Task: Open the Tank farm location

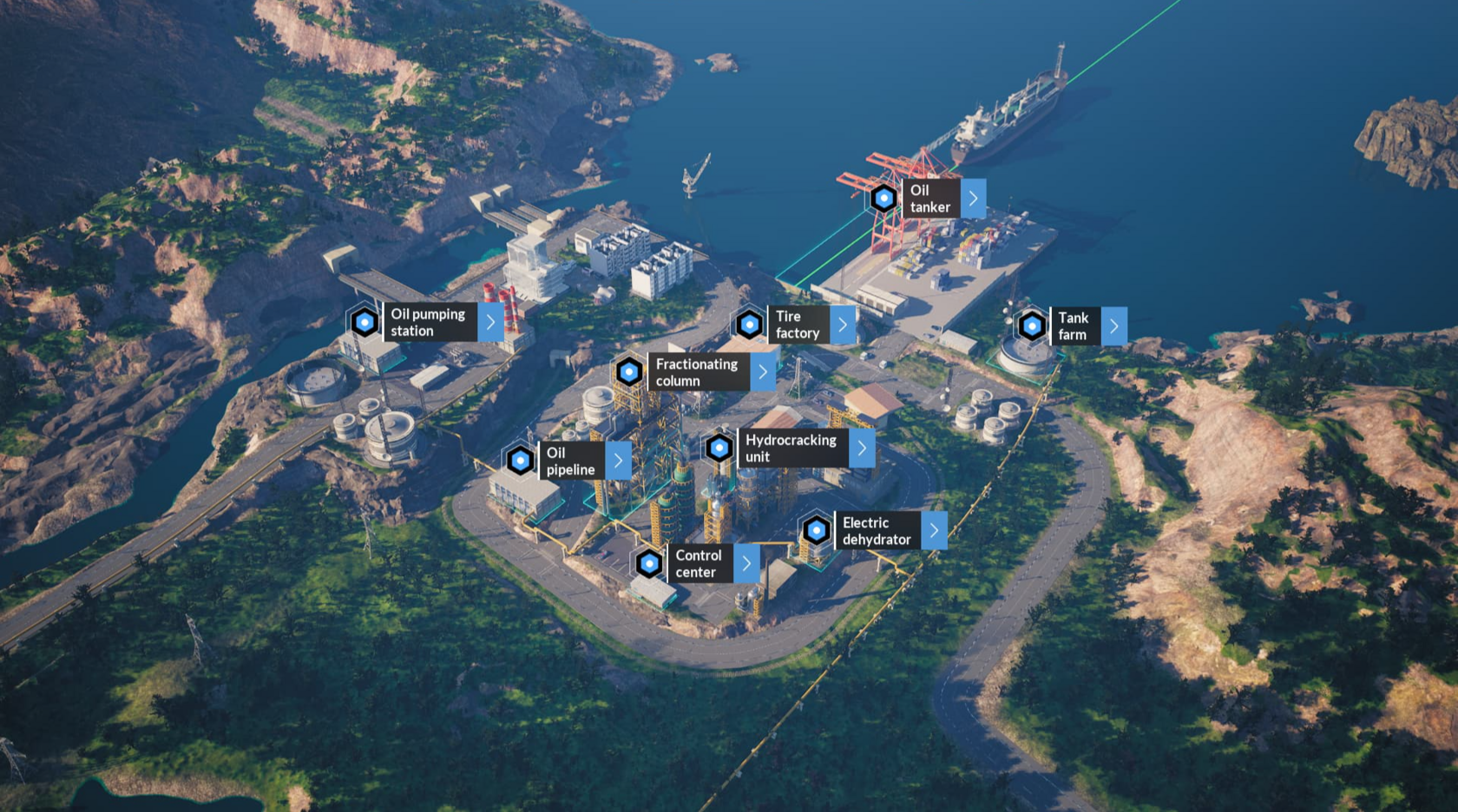Action: pyautogui.click(x=1114, y=326)
